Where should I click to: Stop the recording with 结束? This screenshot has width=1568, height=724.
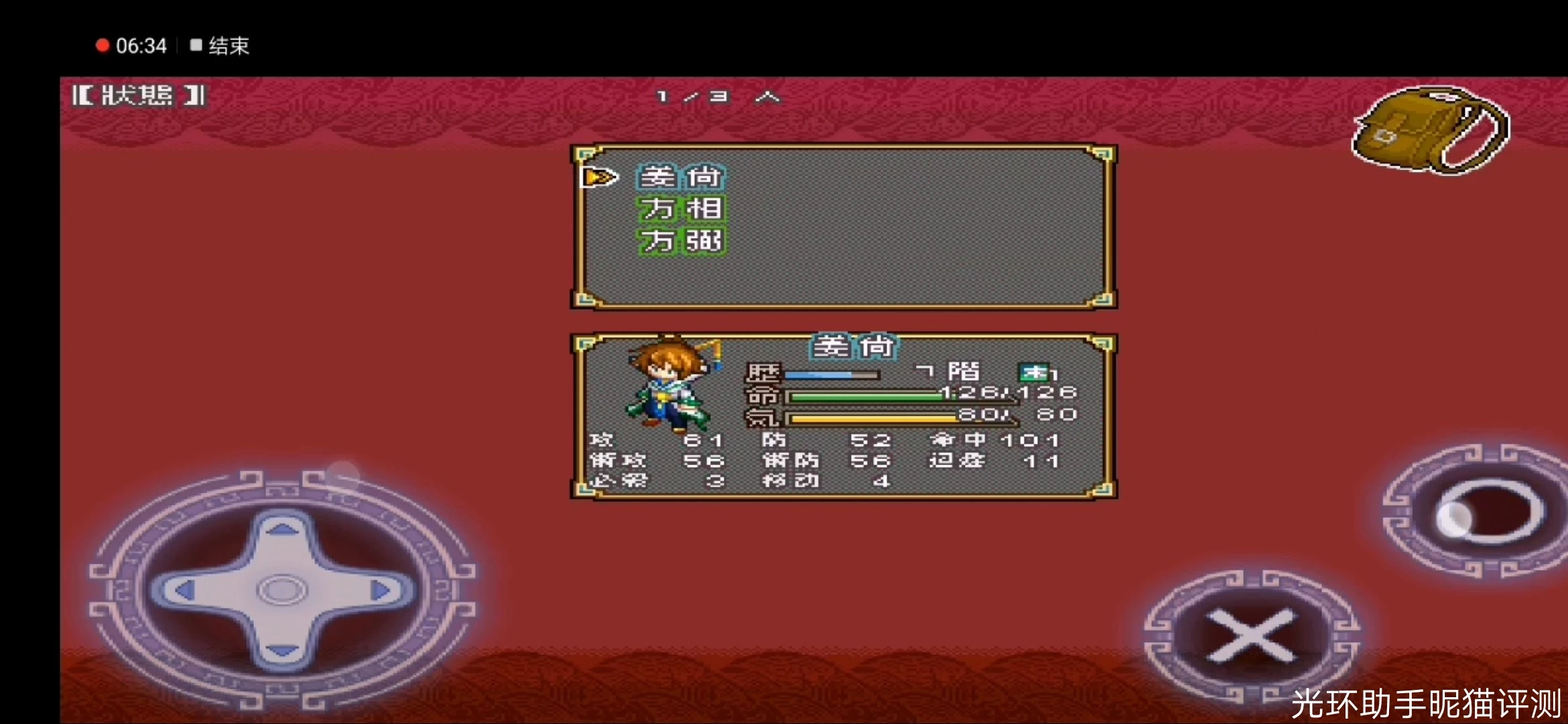pos(220,46)
